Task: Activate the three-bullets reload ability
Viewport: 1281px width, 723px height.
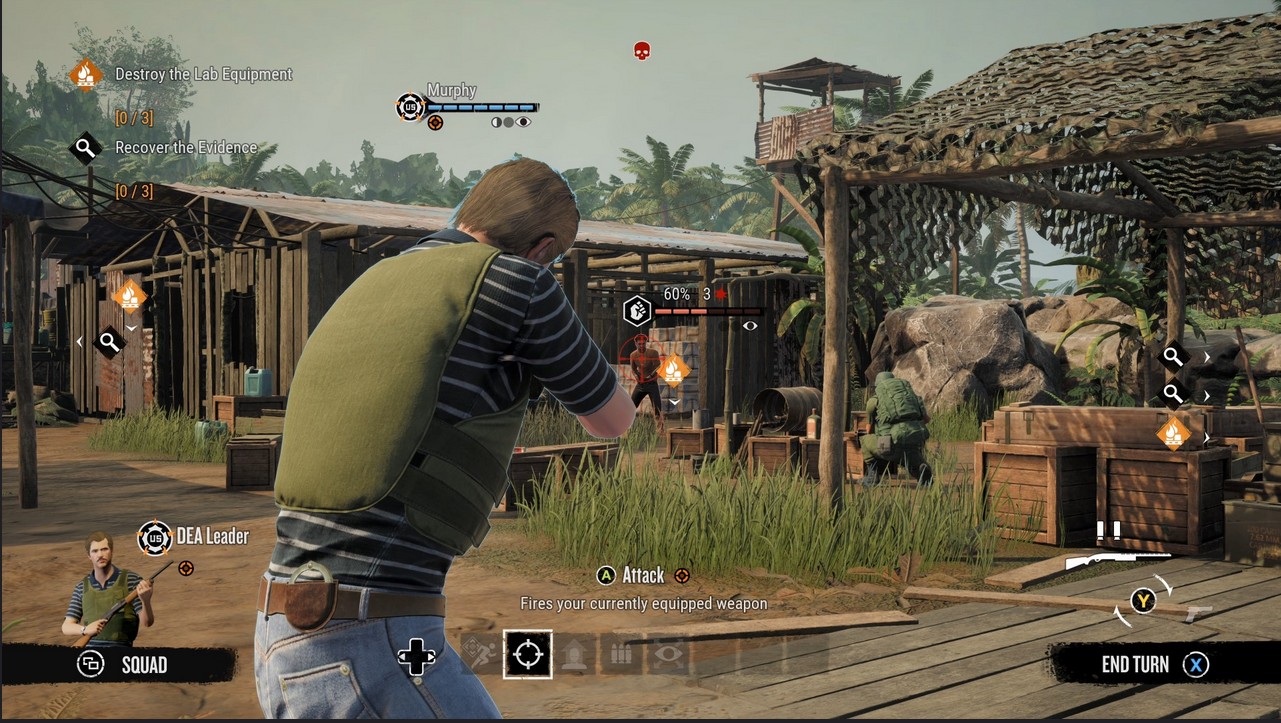Action: point(620,655)
